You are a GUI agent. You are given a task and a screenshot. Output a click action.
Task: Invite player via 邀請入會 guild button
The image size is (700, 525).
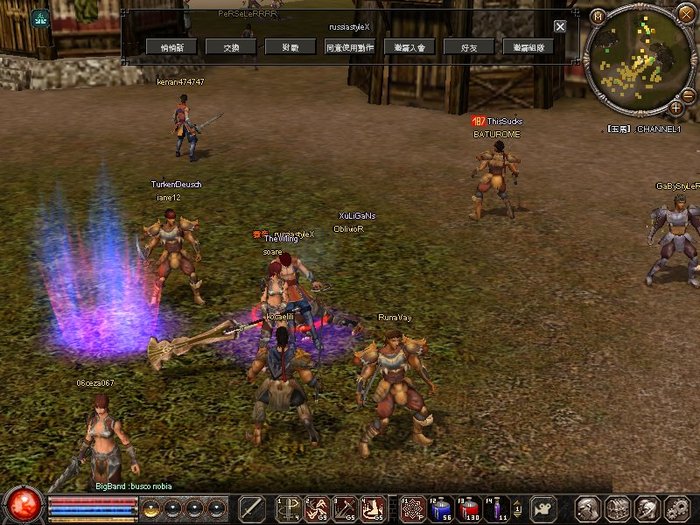(410, 47)
